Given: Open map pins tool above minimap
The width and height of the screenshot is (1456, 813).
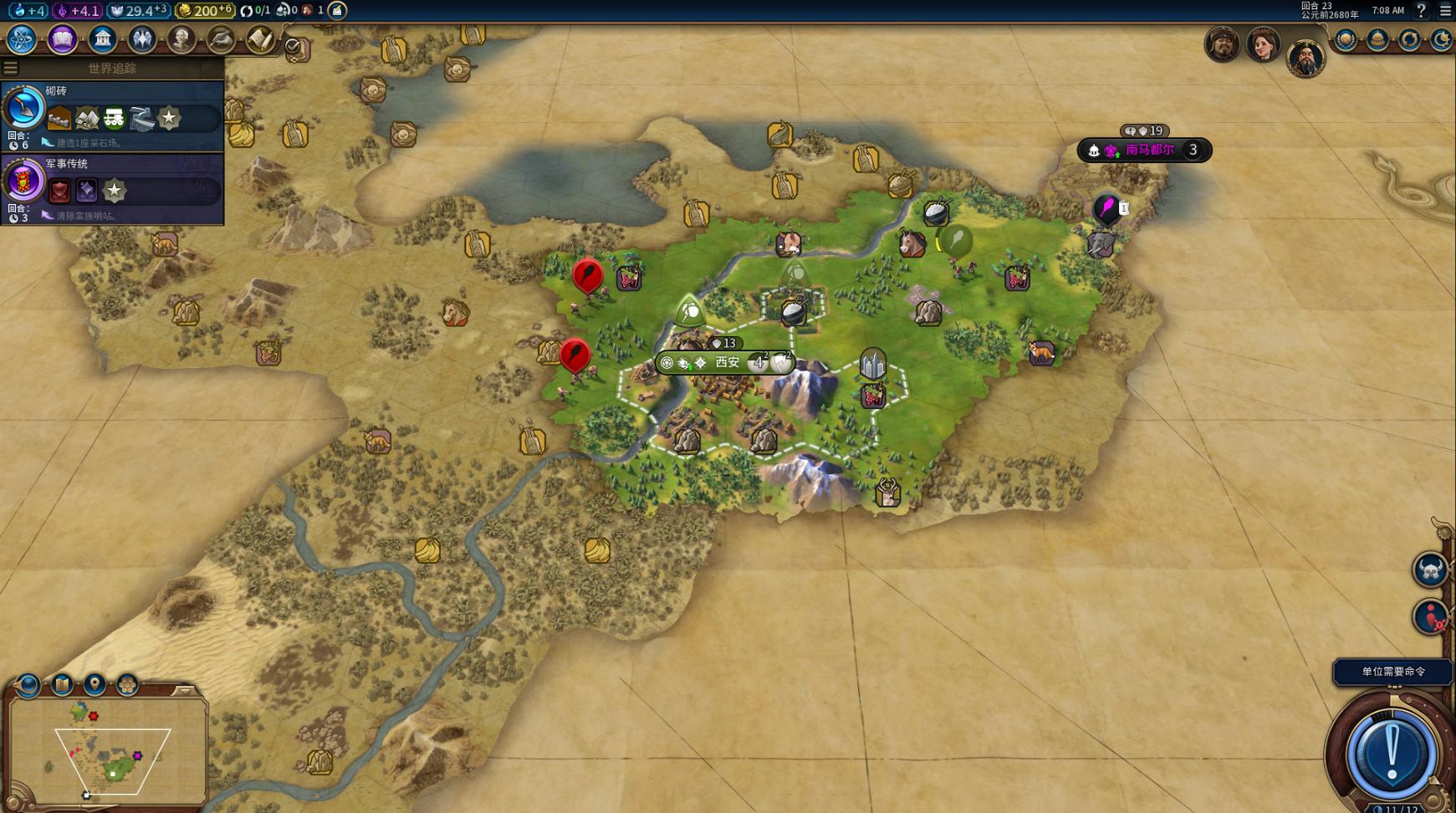Looking at the screenshot, I should click(x=95, y=685).
